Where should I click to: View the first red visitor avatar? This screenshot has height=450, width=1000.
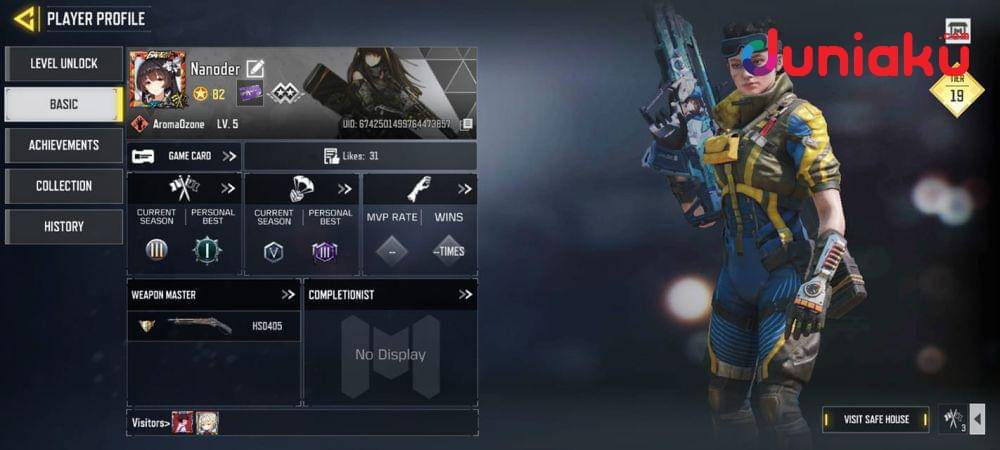[182, 423]
